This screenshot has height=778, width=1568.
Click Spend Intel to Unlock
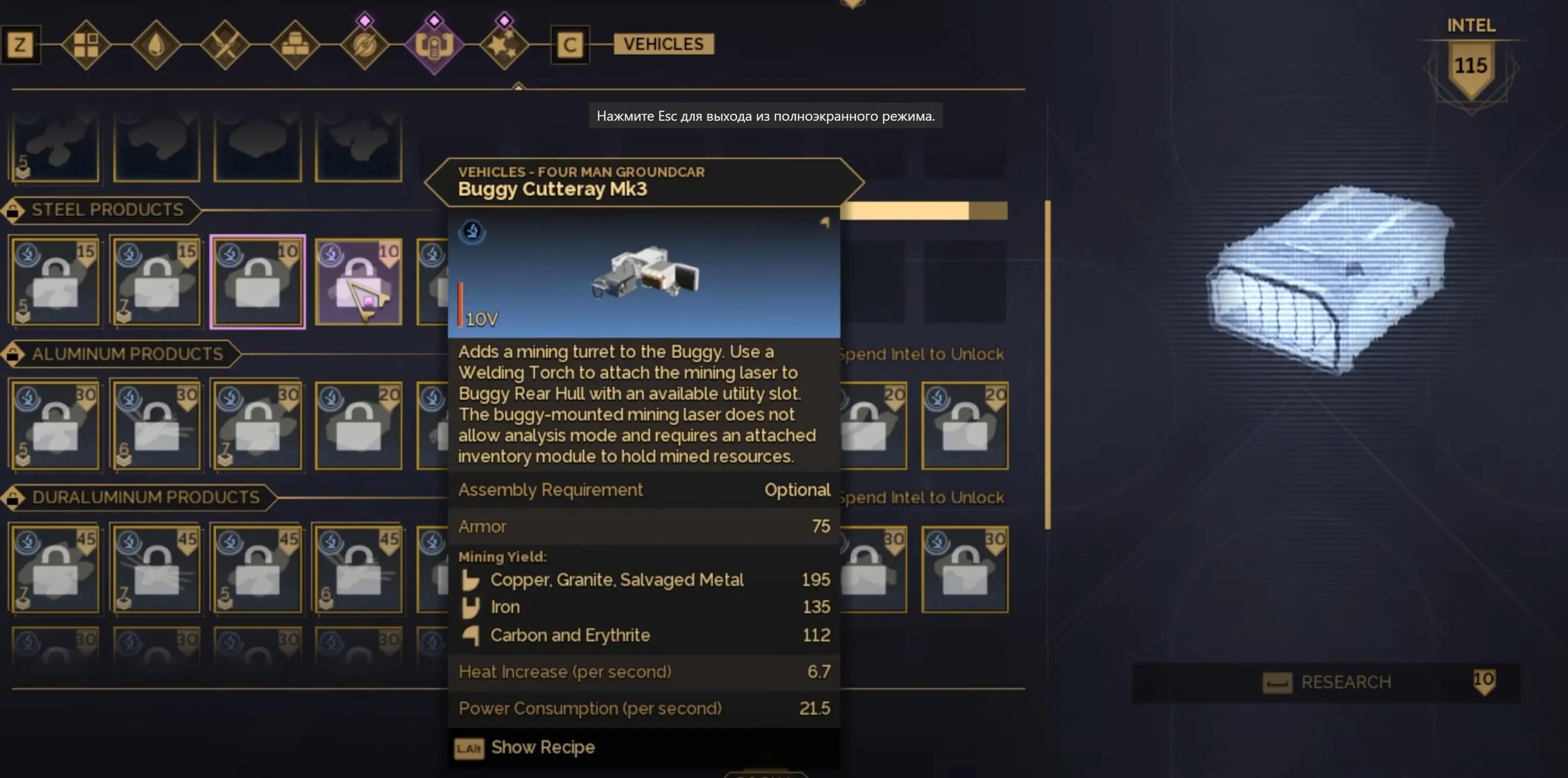click(x=922, y=353)
